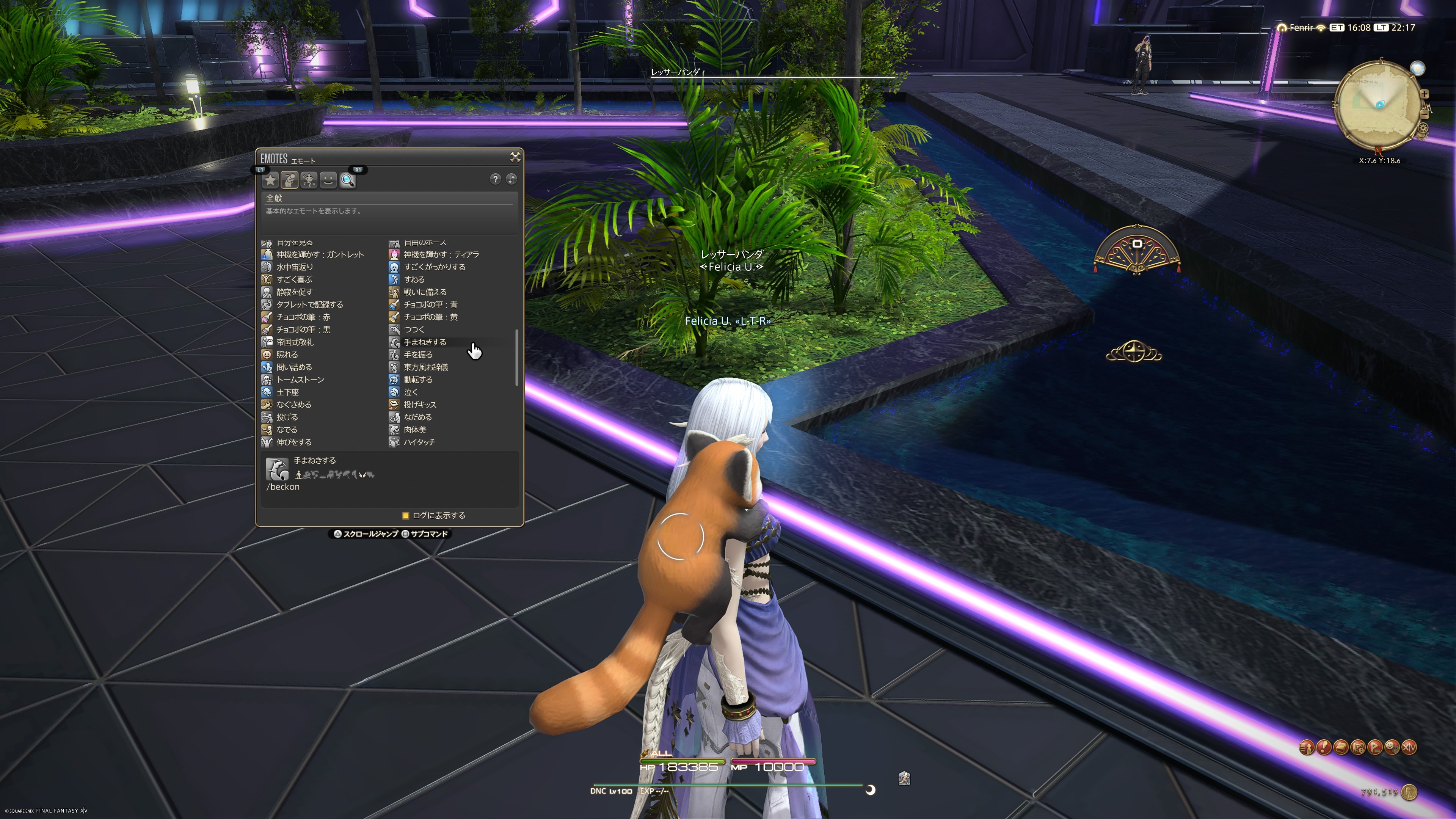Open the Emotes help question mark

click(495, 179)
